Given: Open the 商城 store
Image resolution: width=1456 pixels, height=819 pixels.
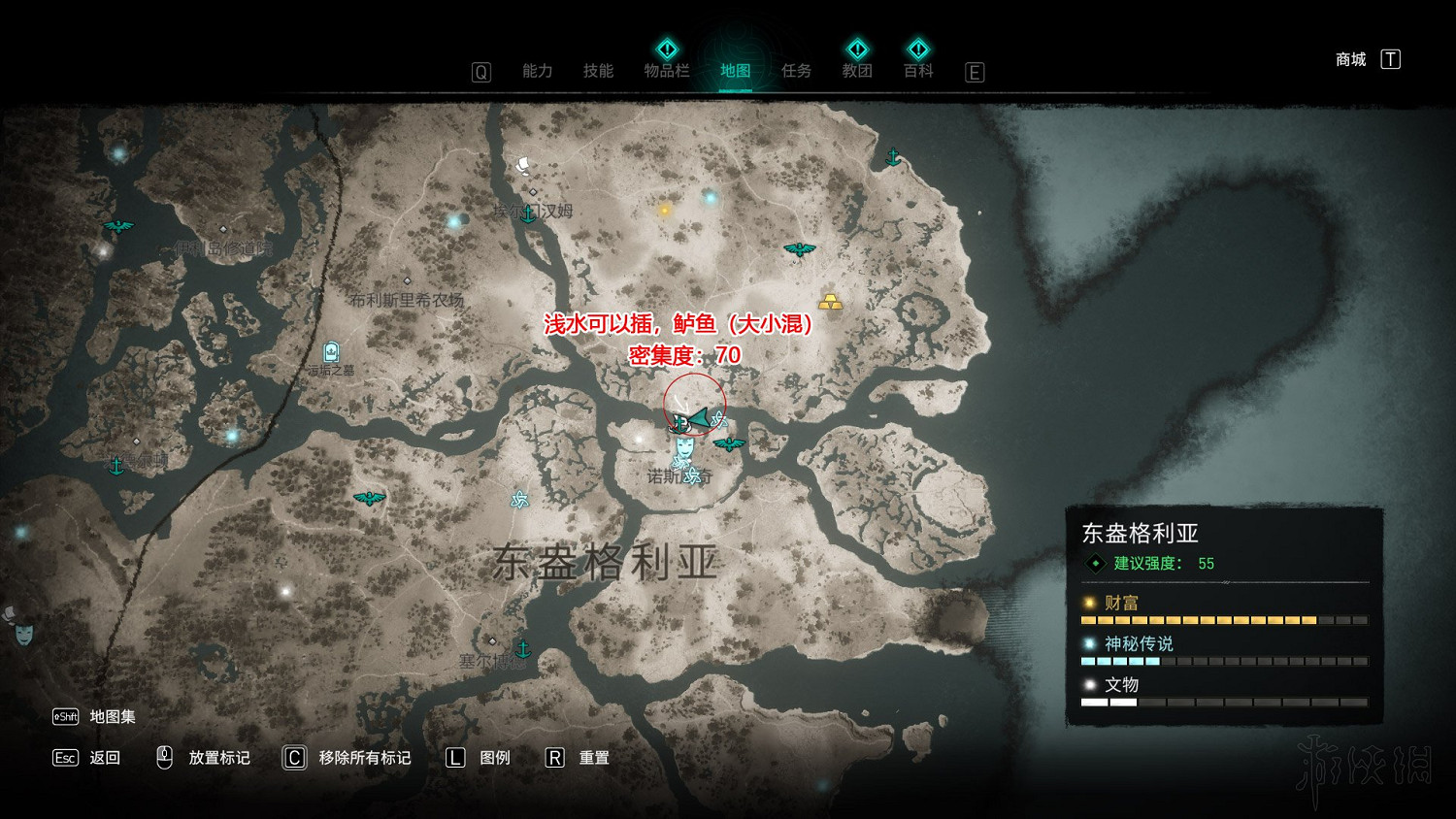Looking at the screenshot, I should pyautogui.click(x=1349, y=59).
